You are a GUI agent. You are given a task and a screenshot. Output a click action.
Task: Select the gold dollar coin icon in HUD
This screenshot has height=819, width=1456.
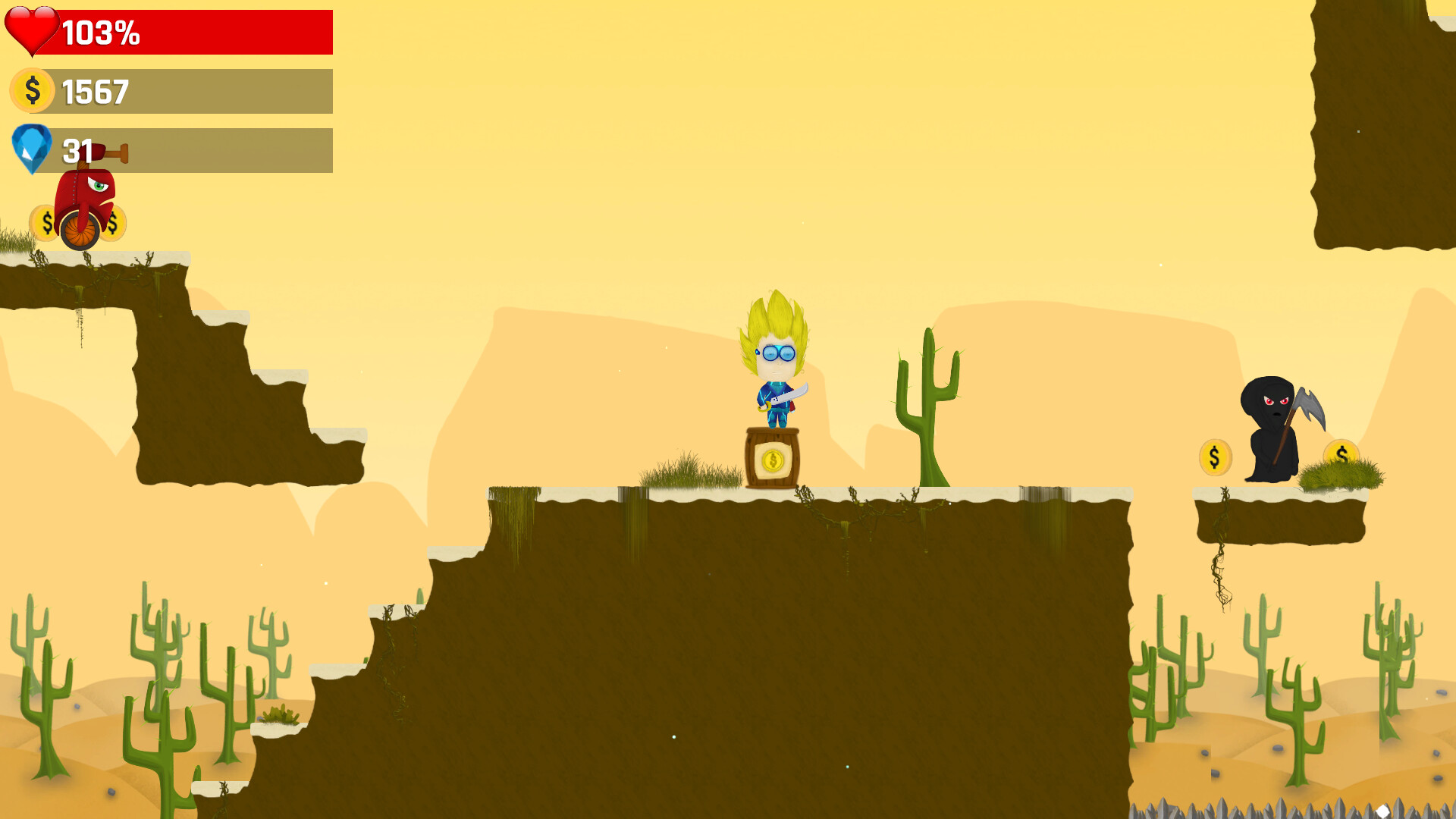coord(32,91)
